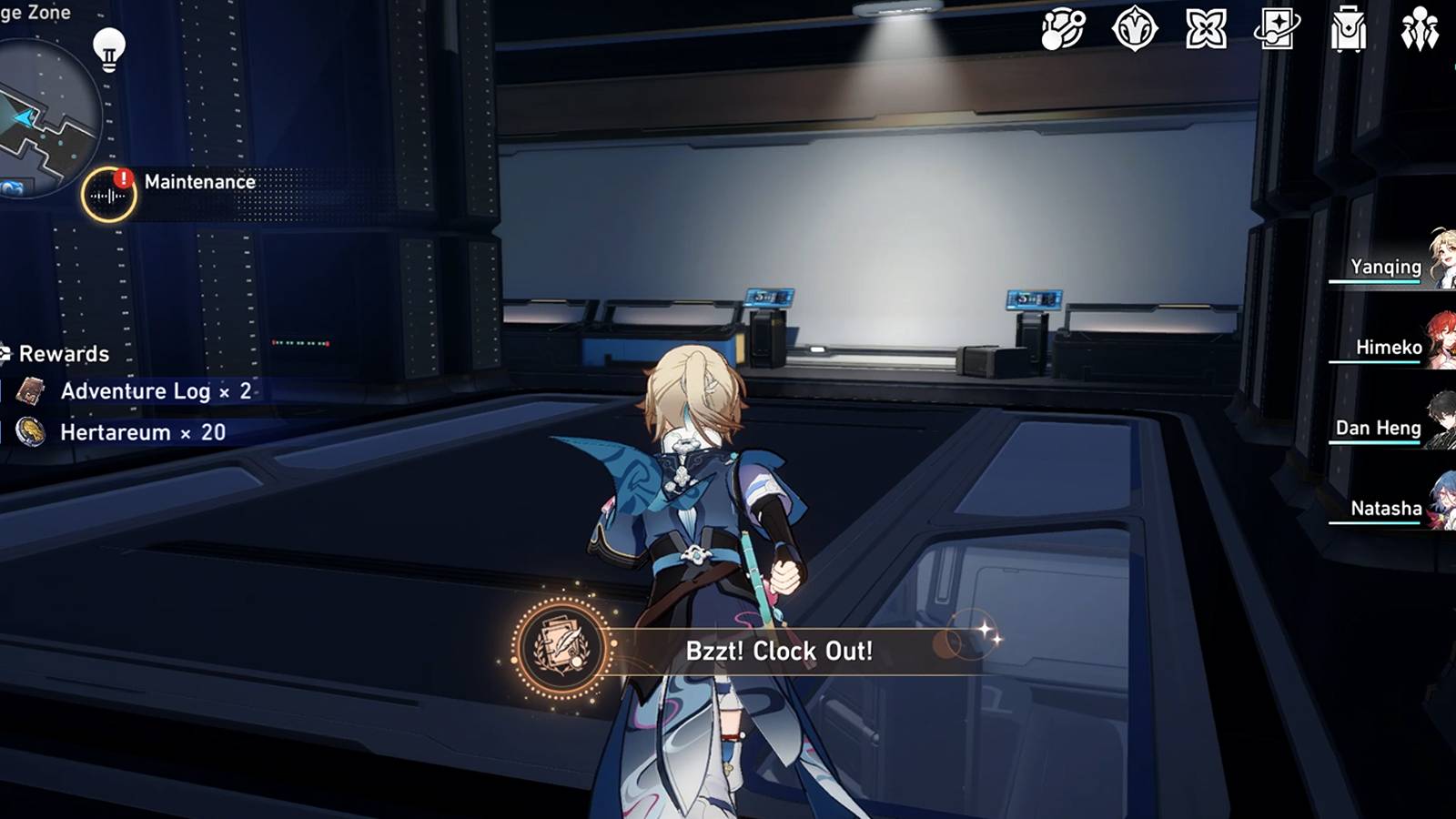Image resolution: width=1456 pixels, height=819 pixels.
Task: Open the Interastral Guide flower icon
Action: pyautogui.click(x=1206, y=30)
